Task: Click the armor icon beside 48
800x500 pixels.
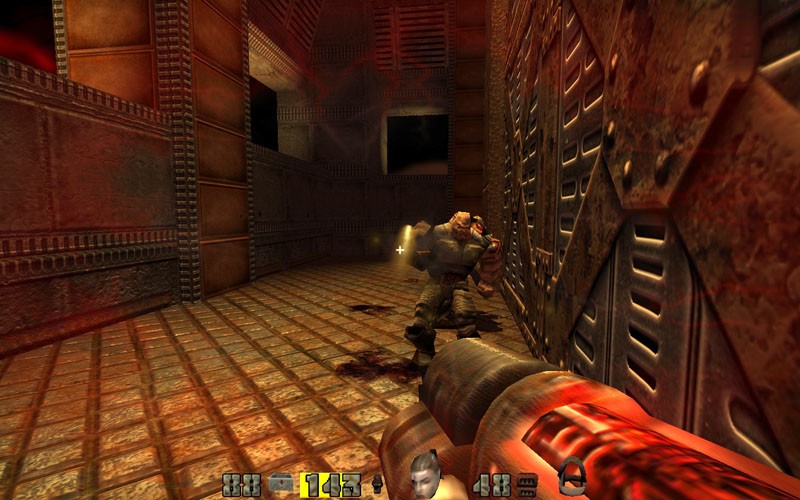Action: click(527, 486)
